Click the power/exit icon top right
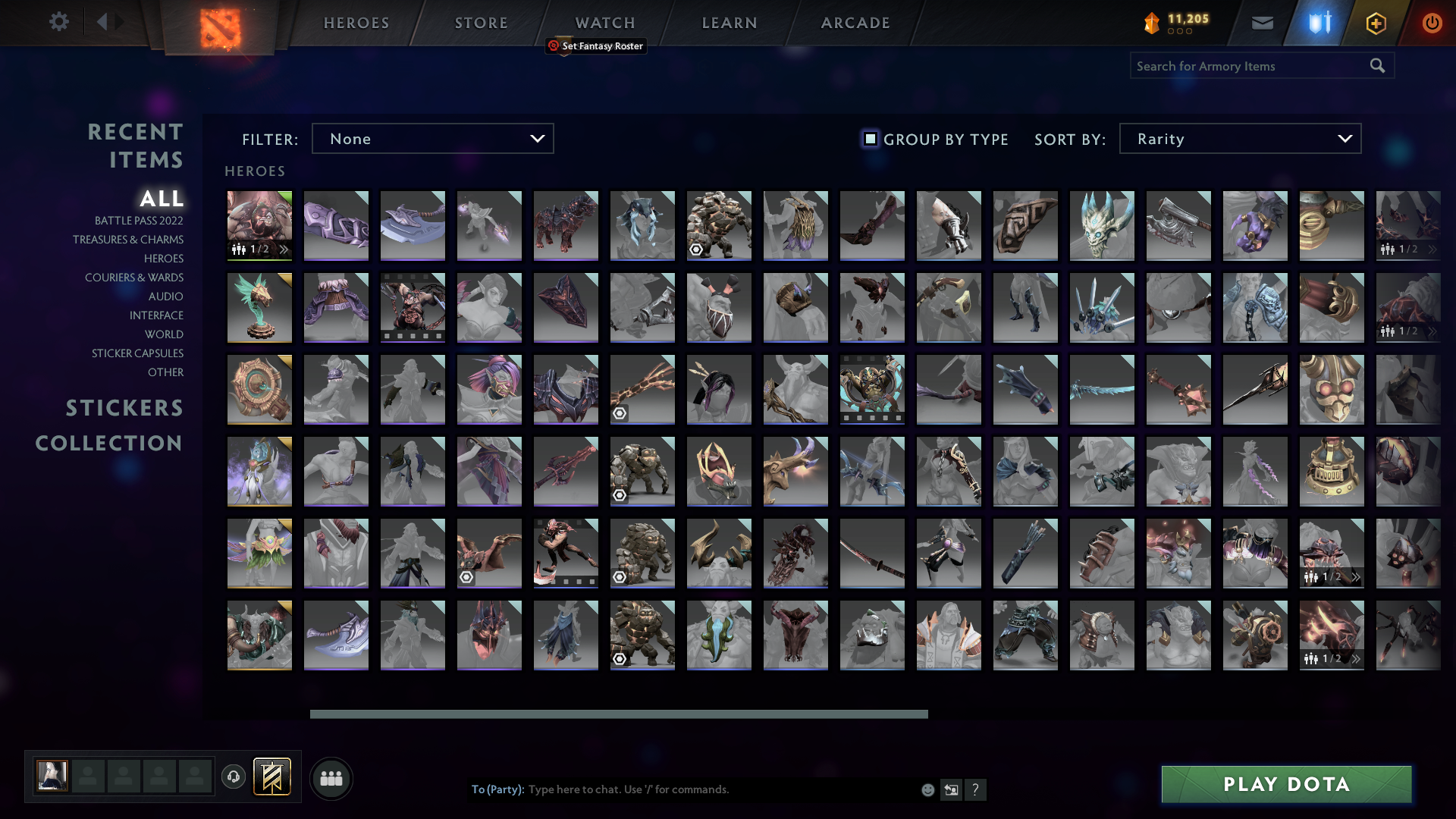Screen dimensions: 1456x819 (1432, 23)
